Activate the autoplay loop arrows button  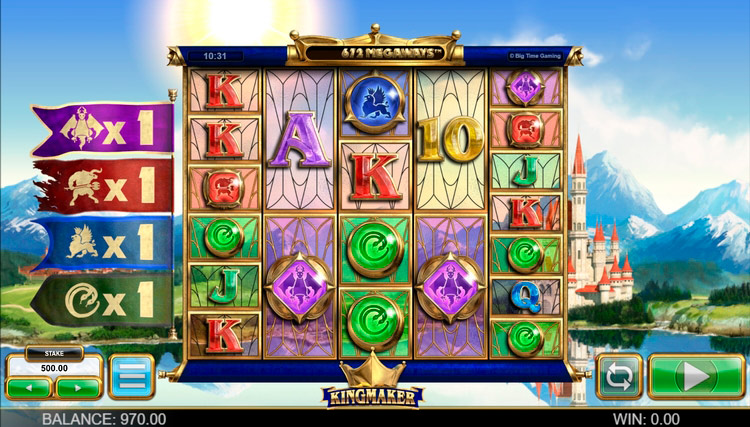pos(619,377)
